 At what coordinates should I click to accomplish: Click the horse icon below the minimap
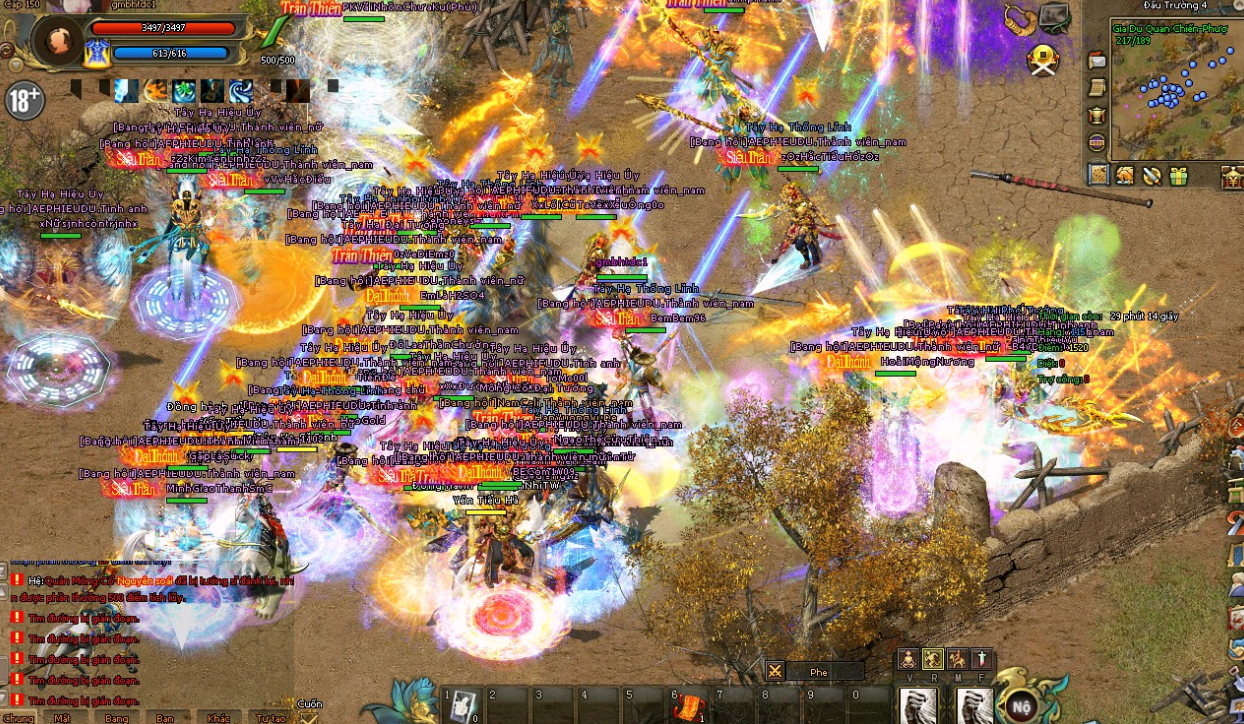point(1125,176)
